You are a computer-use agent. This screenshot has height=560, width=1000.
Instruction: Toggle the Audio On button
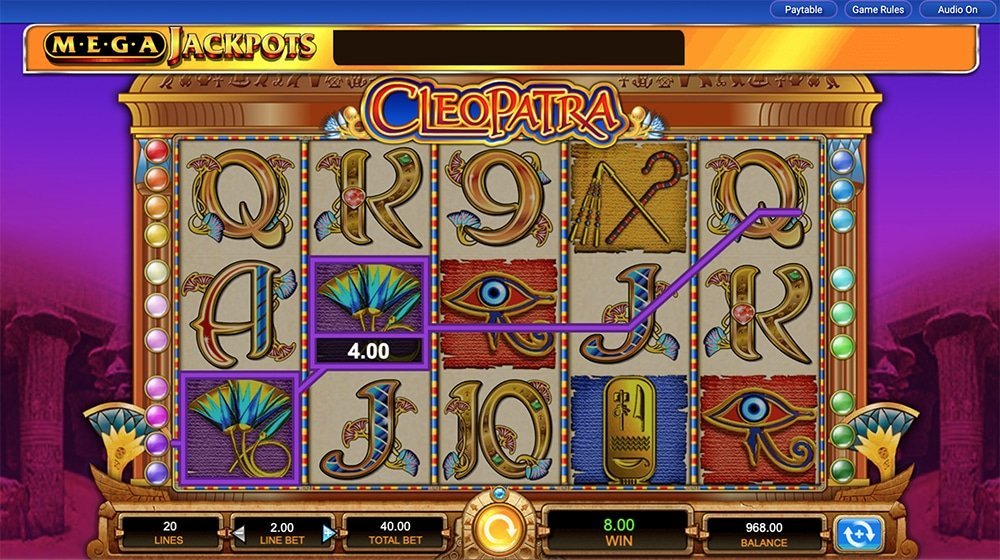956,10
